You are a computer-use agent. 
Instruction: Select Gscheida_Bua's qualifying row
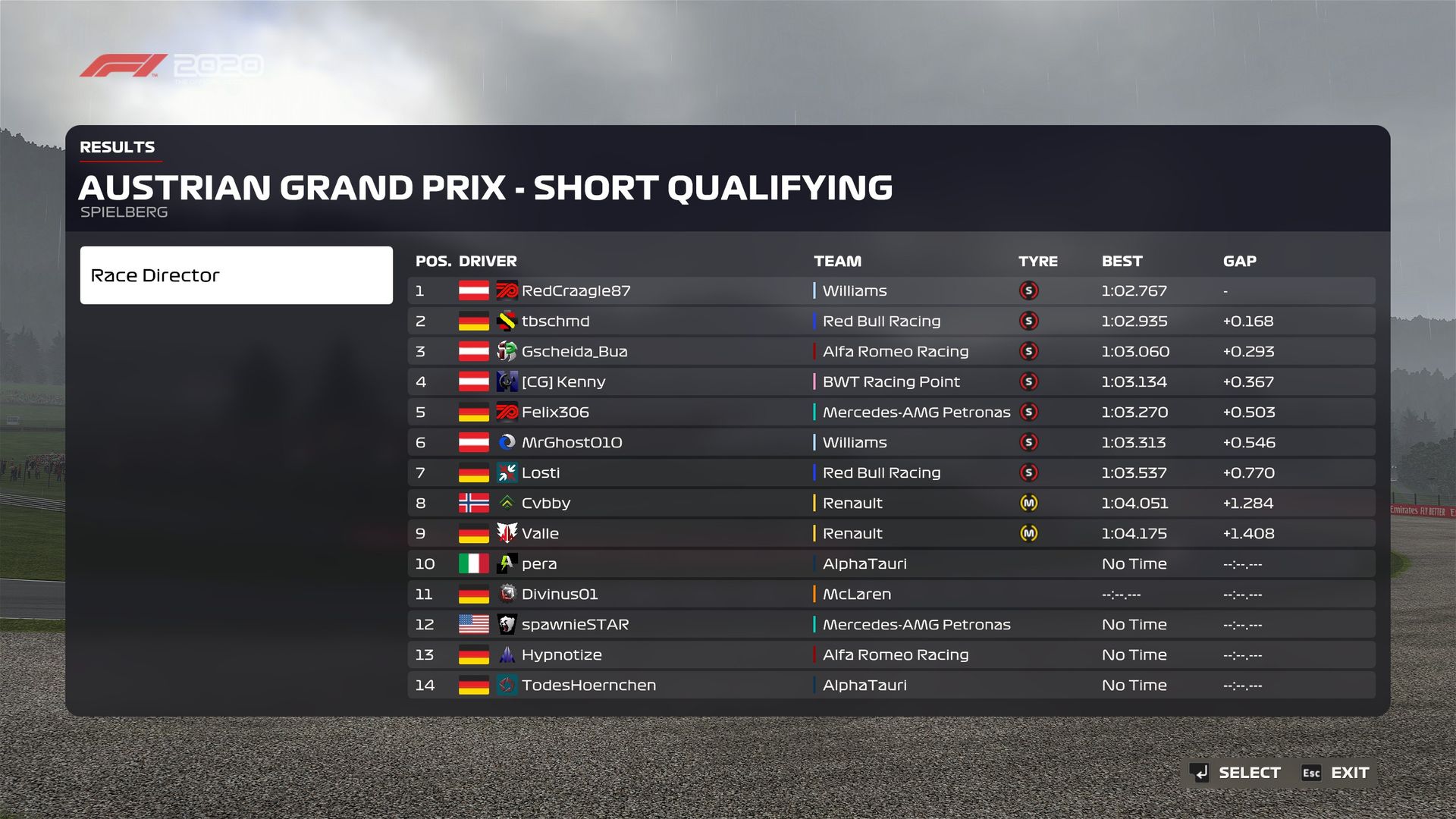point(574,352)
